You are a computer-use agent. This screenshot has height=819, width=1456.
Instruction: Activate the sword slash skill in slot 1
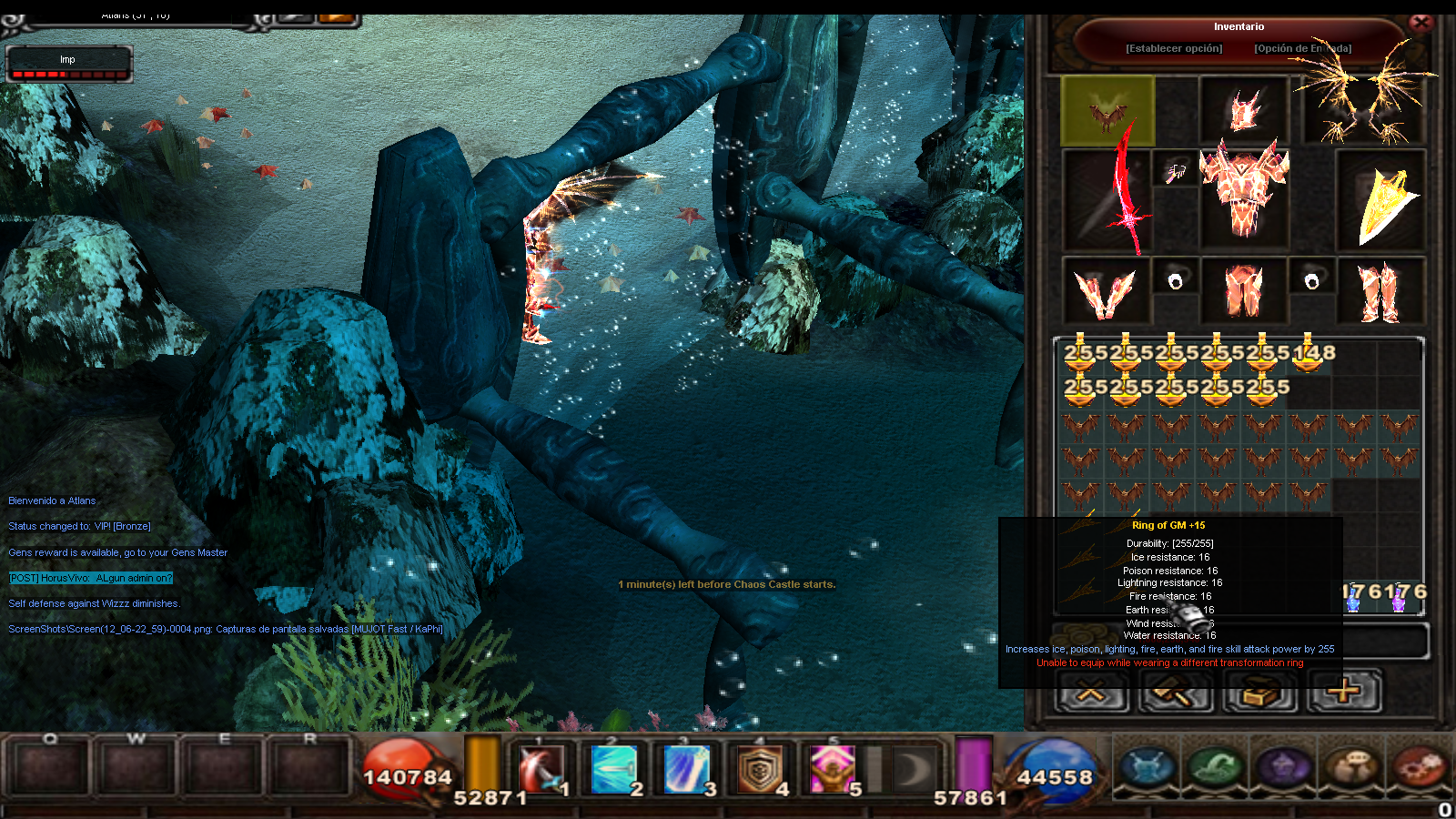tap(542, 769)
